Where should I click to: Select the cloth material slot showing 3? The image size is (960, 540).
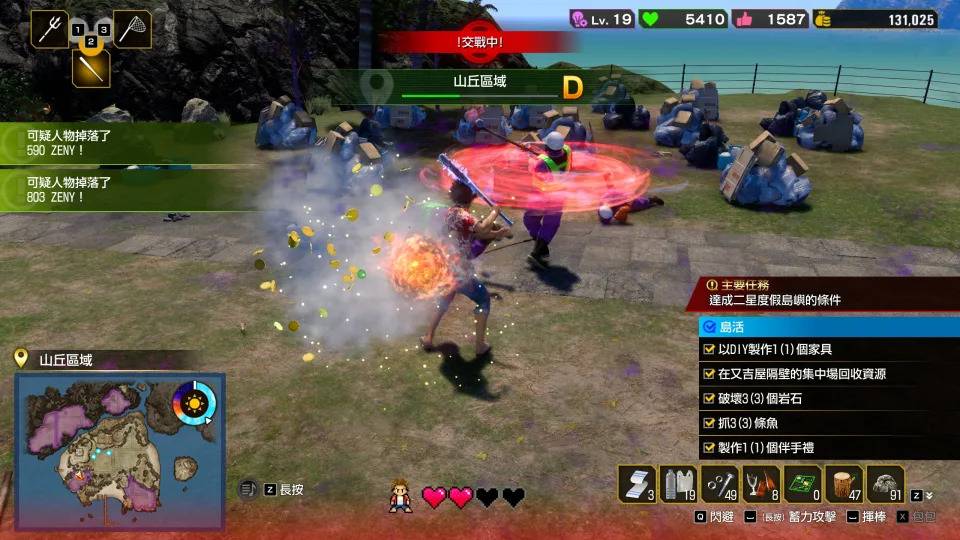pos(636,483)
